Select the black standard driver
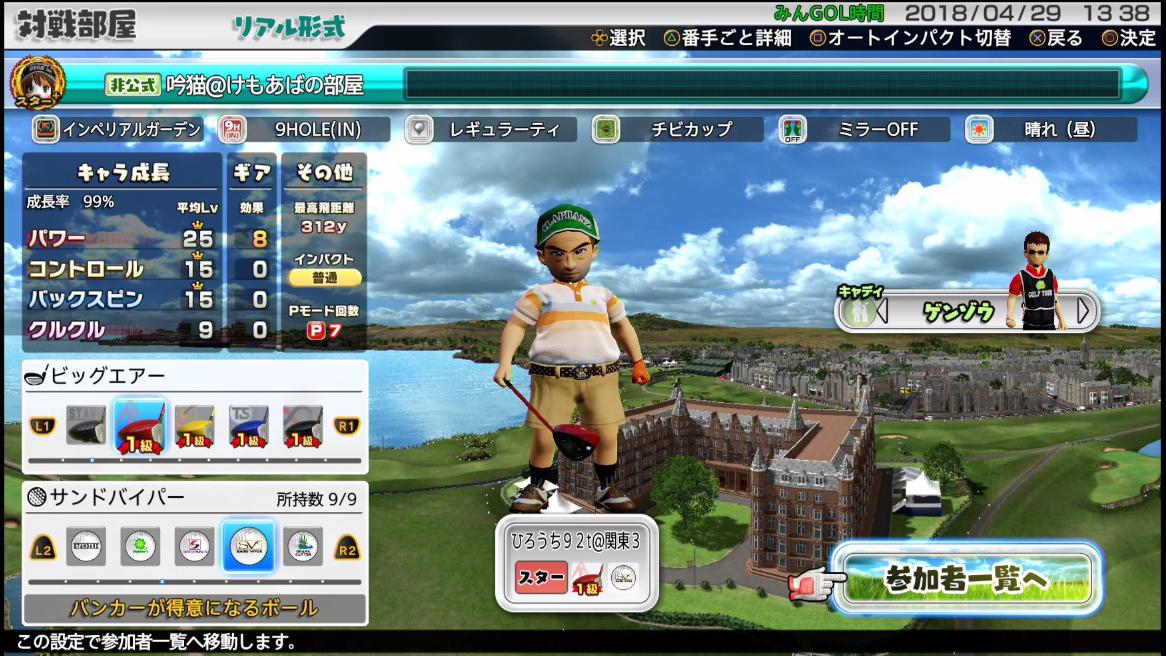This screenshot has width=1166, height=656. tap(86, 426)
